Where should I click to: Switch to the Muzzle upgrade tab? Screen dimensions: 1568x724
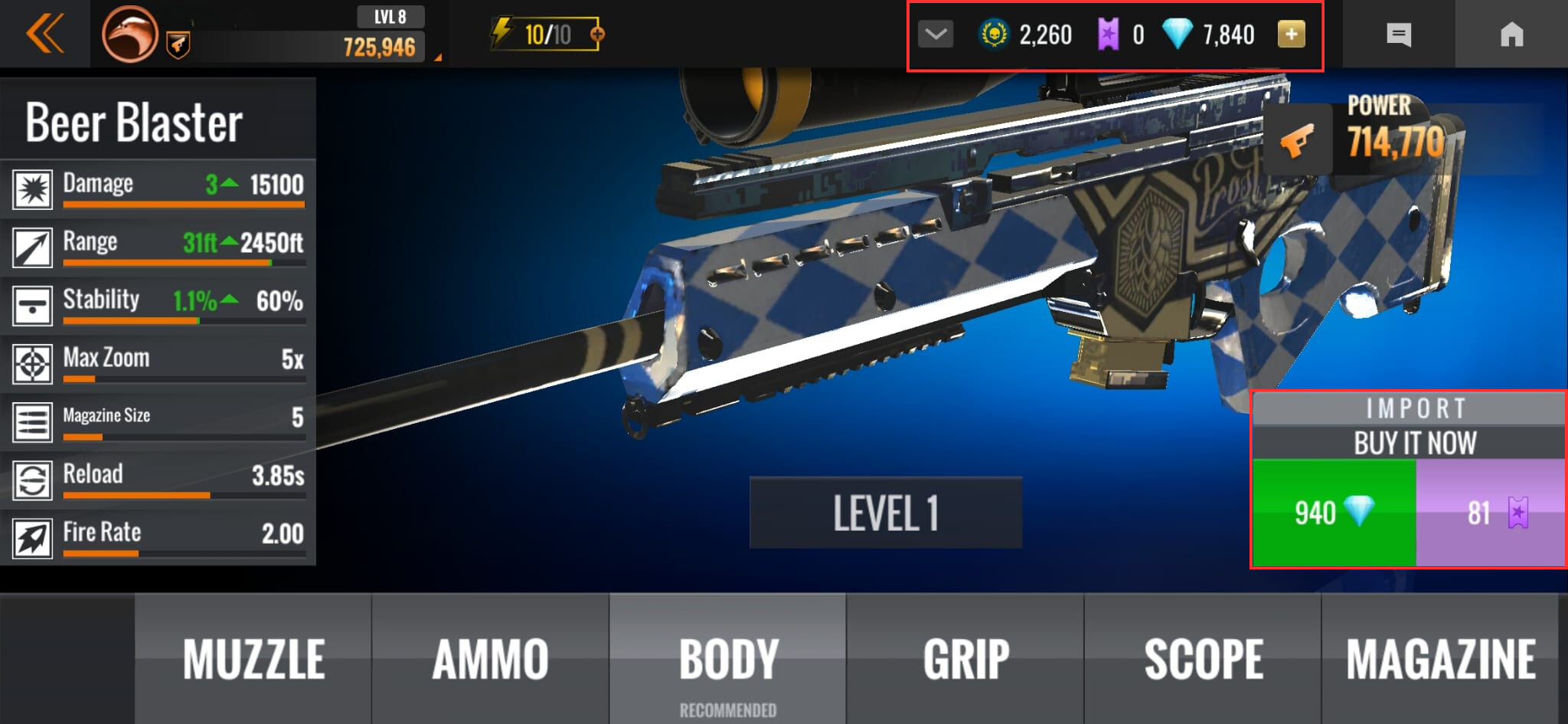(x=253, y=659)
